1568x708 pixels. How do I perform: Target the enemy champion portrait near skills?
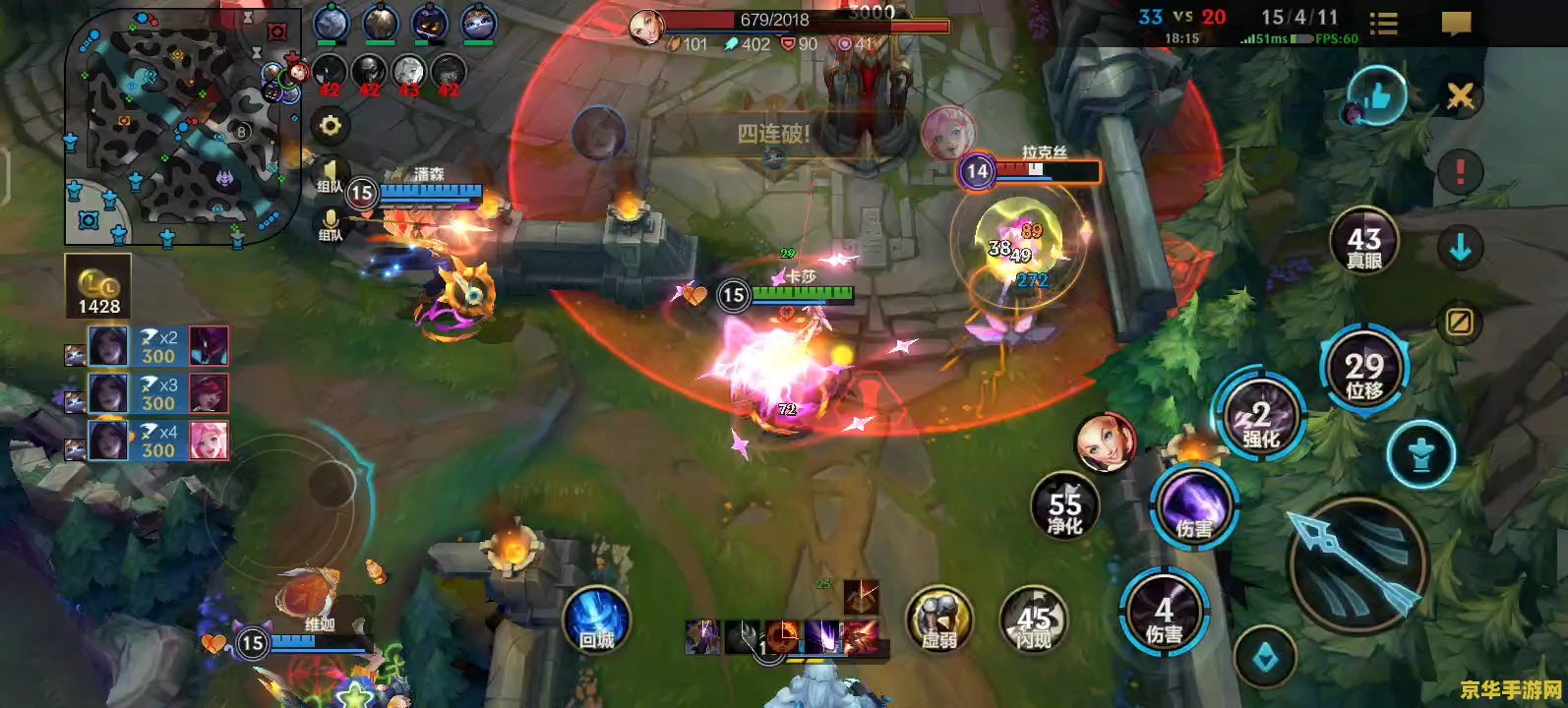[x=1105, y=443]
